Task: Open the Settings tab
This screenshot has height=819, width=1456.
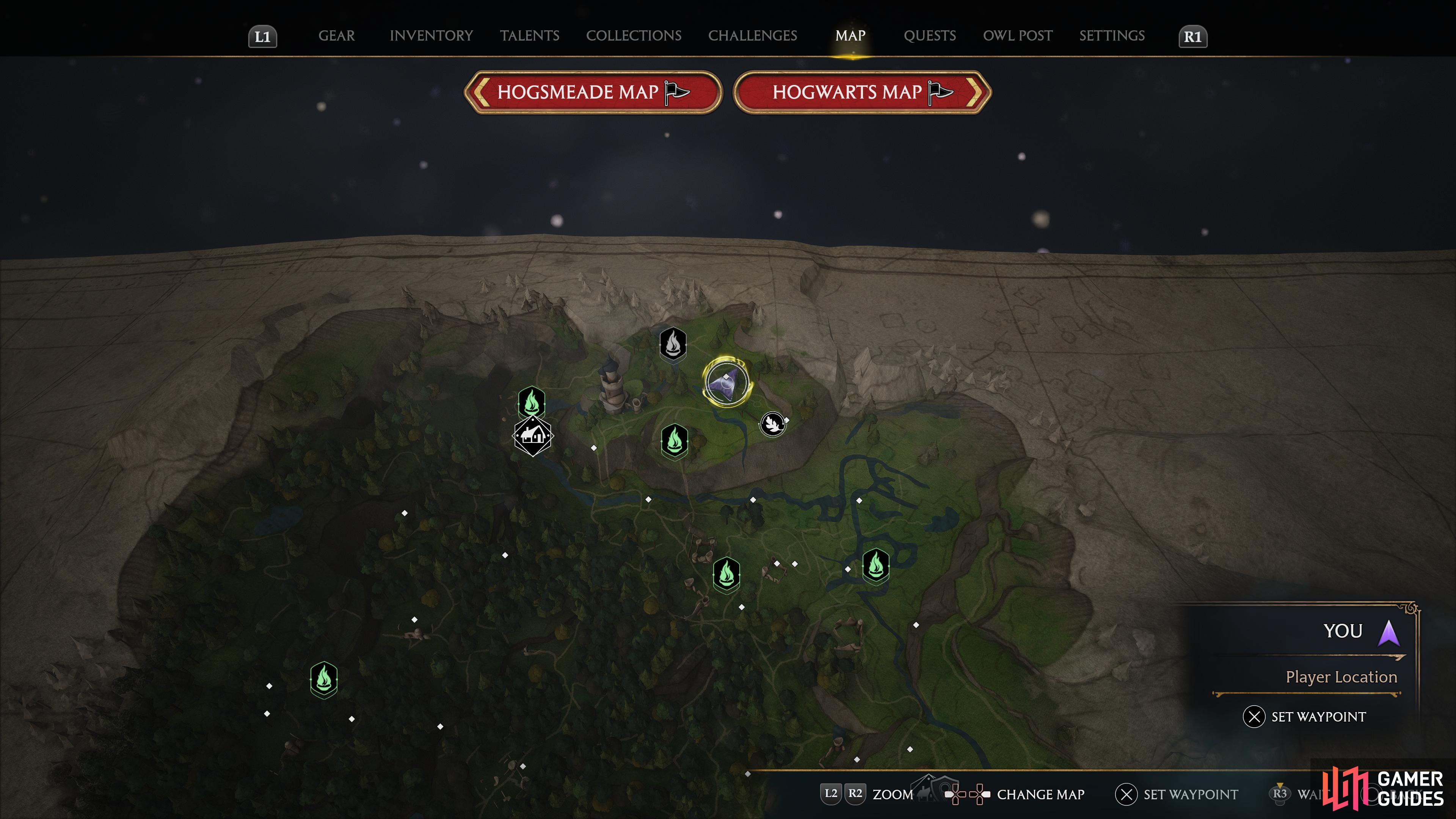Action: (1111, 36)
